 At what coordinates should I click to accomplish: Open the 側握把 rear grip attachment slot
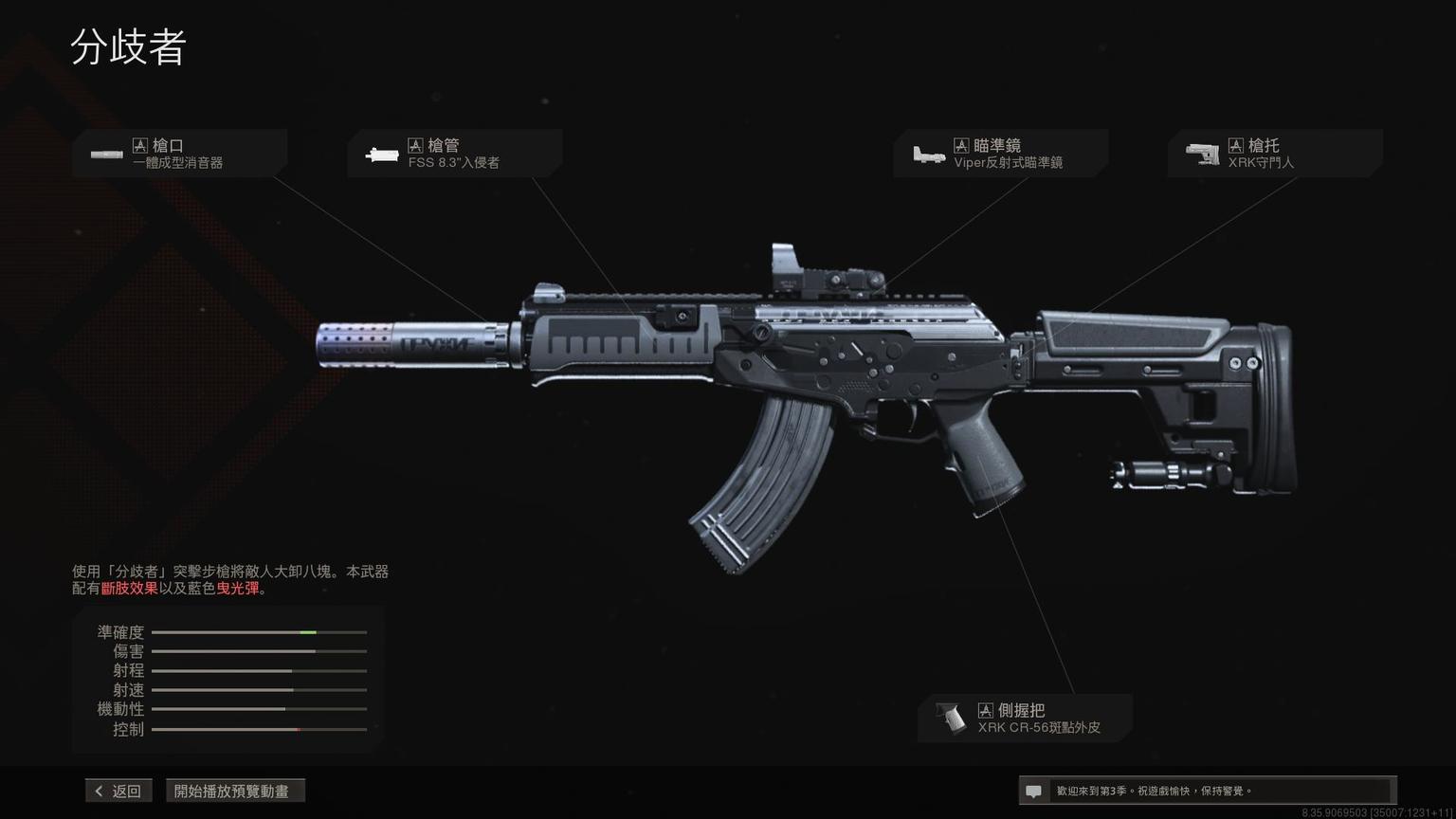click(1025, 719)
